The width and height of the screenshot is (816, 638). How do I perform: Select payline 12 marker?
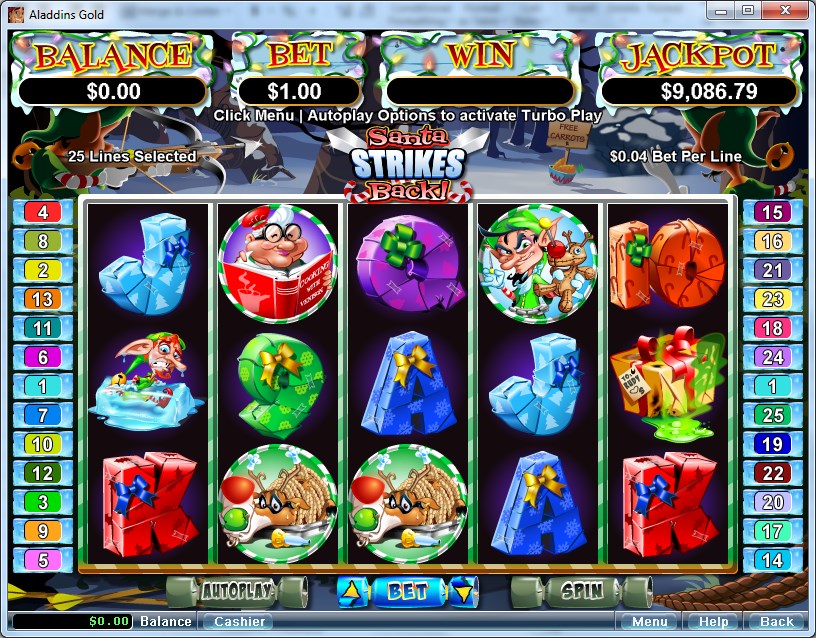tap(43, 473)
